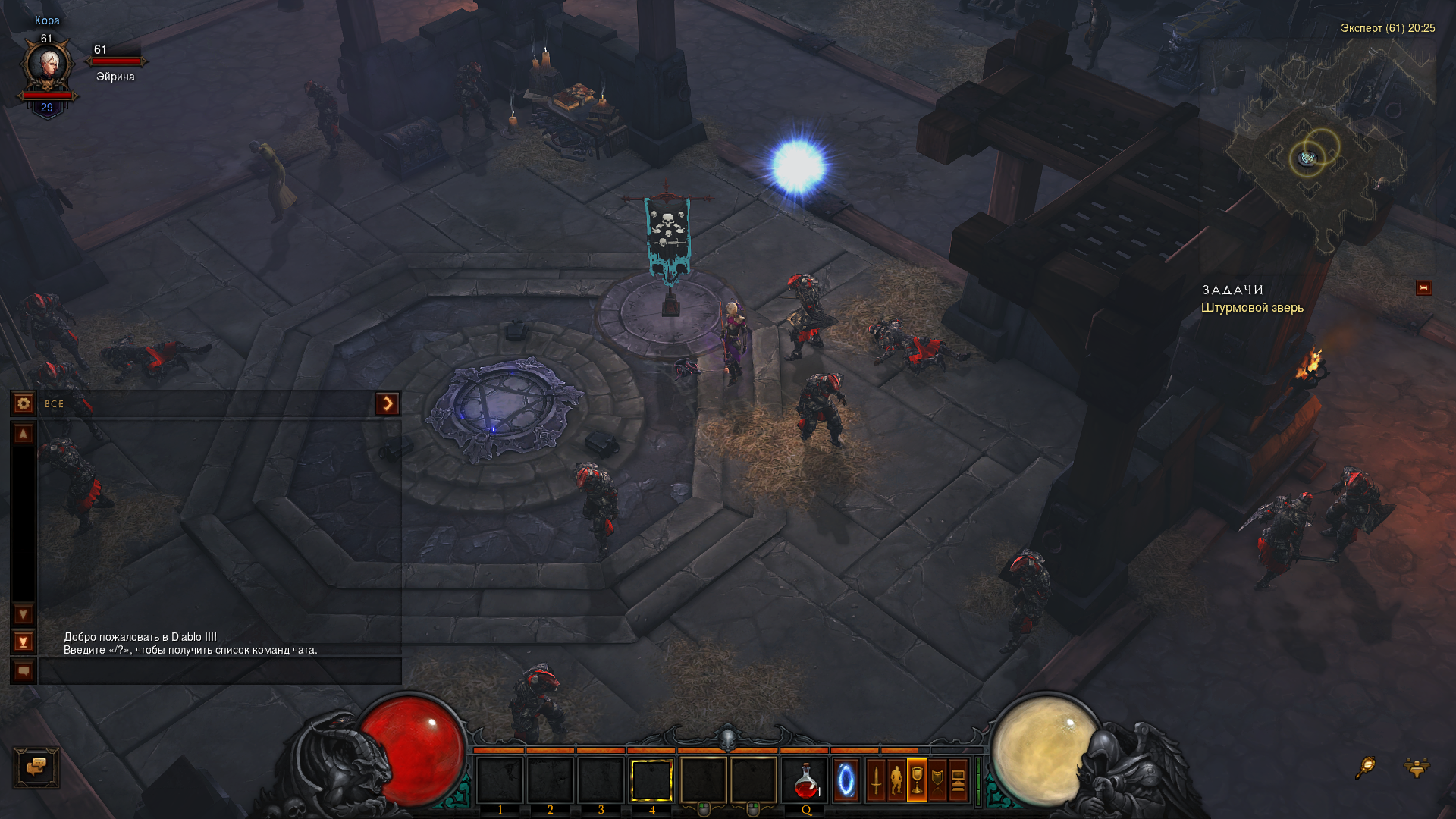
Task: Collapse chat with the orange arrow button
Action: [387, 403]
